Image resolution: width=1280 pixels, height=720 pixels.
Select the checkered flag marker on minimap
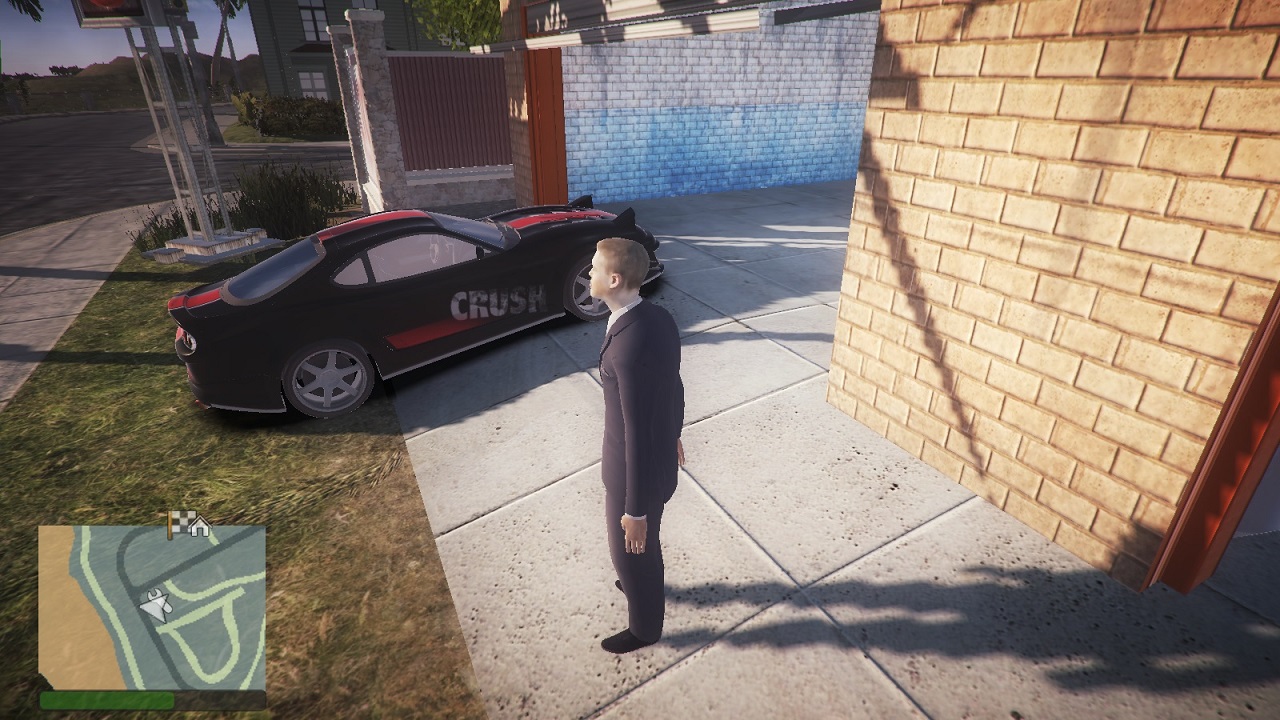[x=178, y=521]
